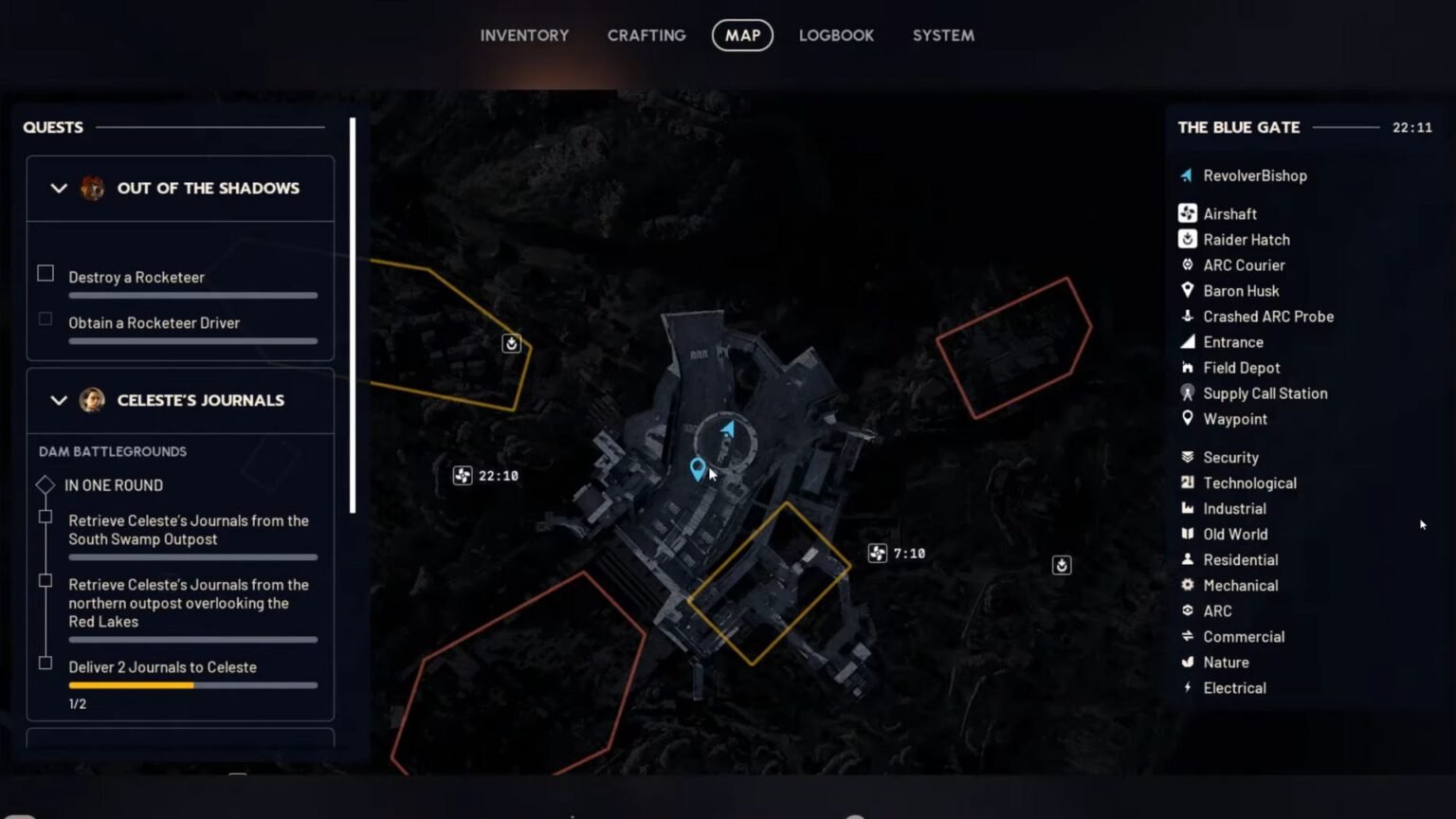Check the Obtain a Rocketeer Driver objective
1456x819 pixels.
45,318
